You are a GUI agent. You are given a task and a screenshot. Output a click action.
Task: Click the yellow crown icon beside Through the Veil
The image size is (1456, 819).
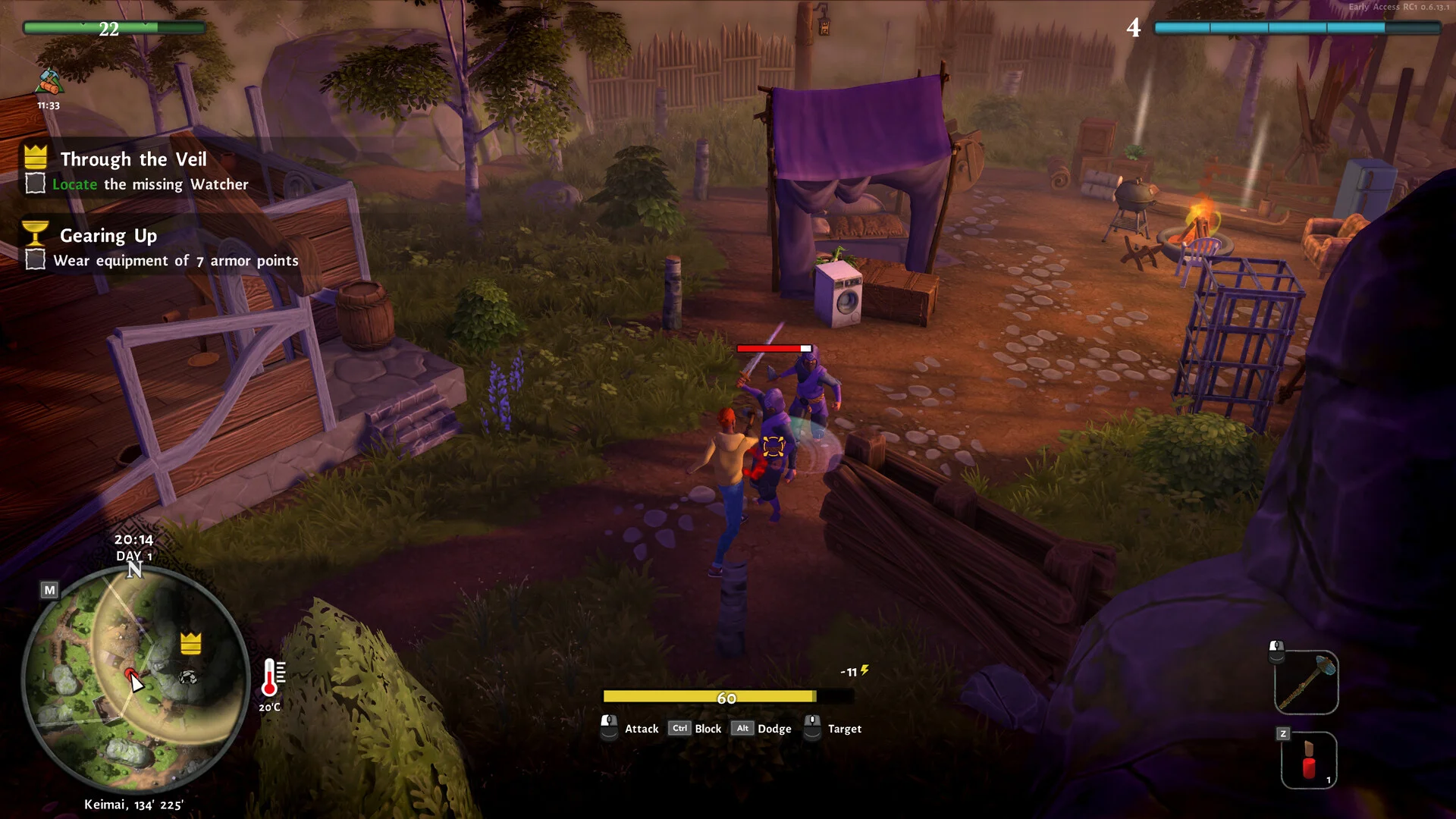[36, 157]
